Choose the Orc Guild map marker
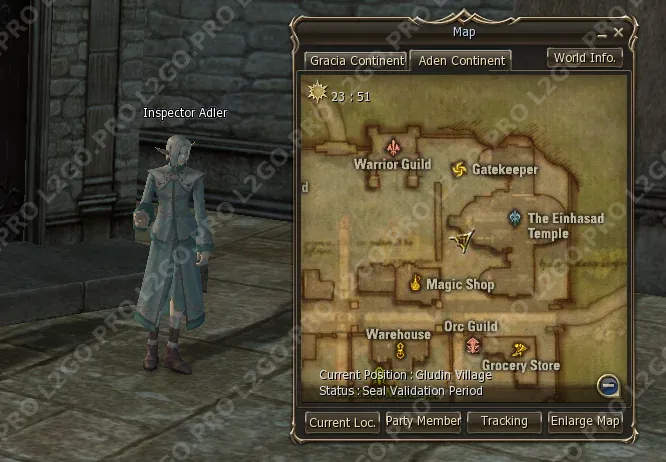Viewport: 666px width, 462px height. (x=472, y=346)
